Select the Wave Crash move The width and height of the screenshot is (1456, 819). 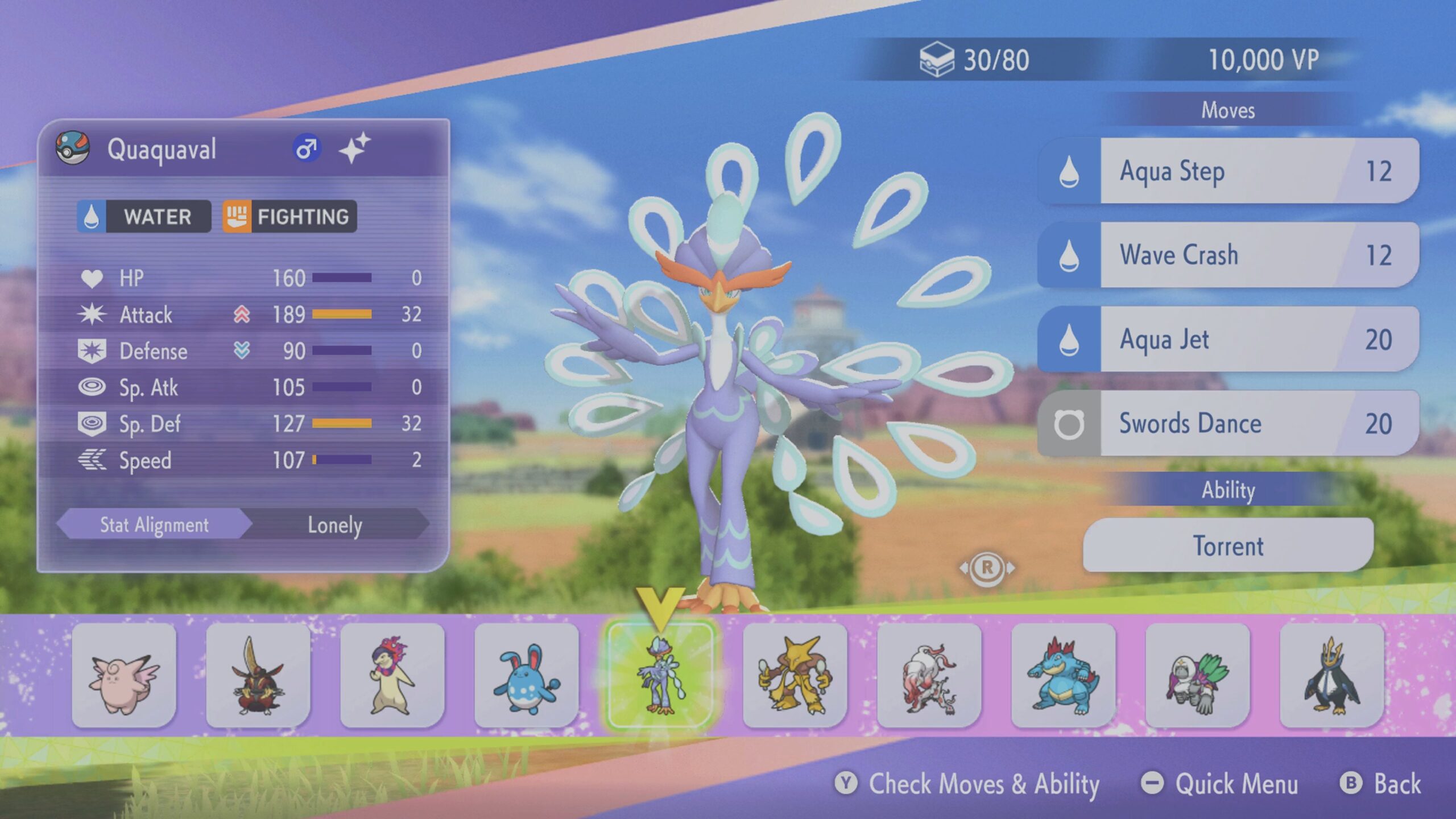(x=1228, y=255)
